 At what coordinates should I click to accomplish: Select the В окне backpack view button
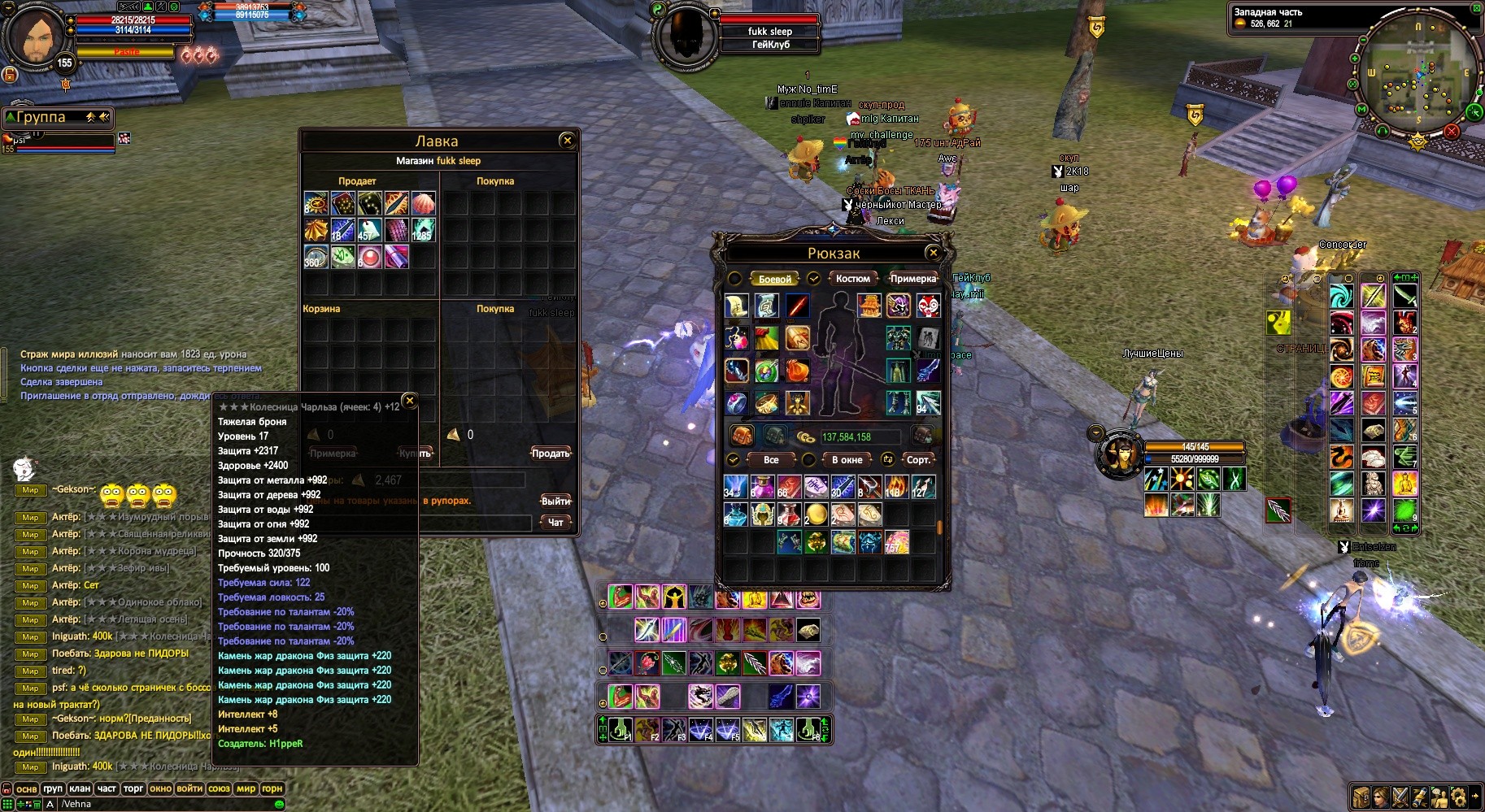pyautogui.click(x=847, y=460)
